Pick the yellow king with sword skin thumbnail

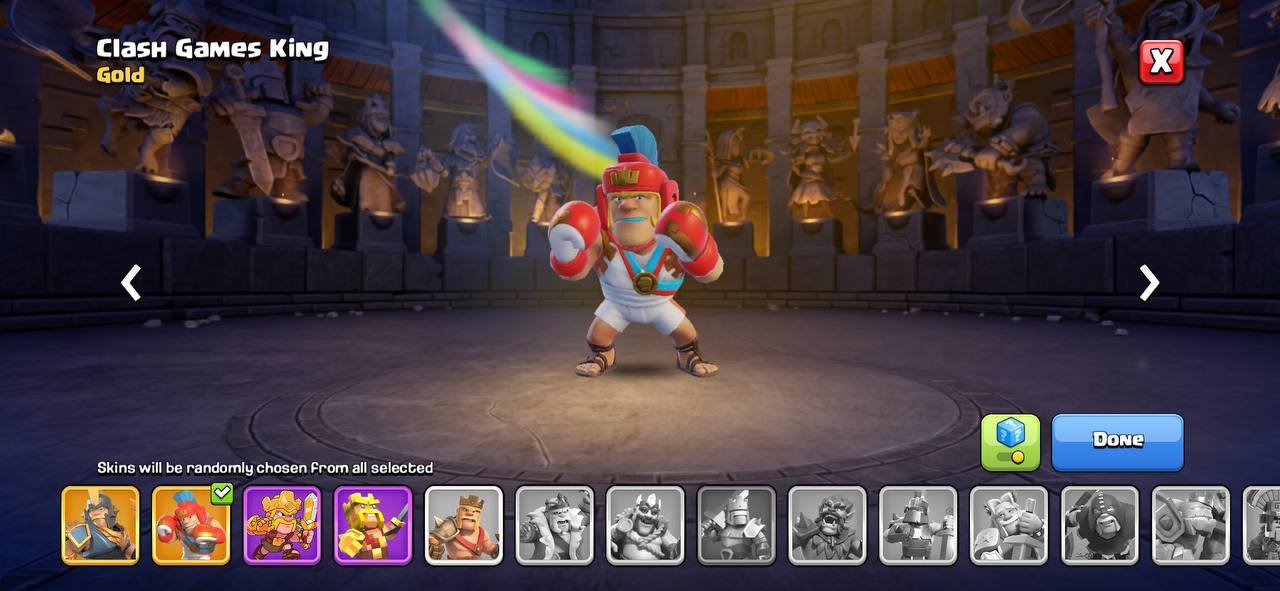tap(373, 525)
